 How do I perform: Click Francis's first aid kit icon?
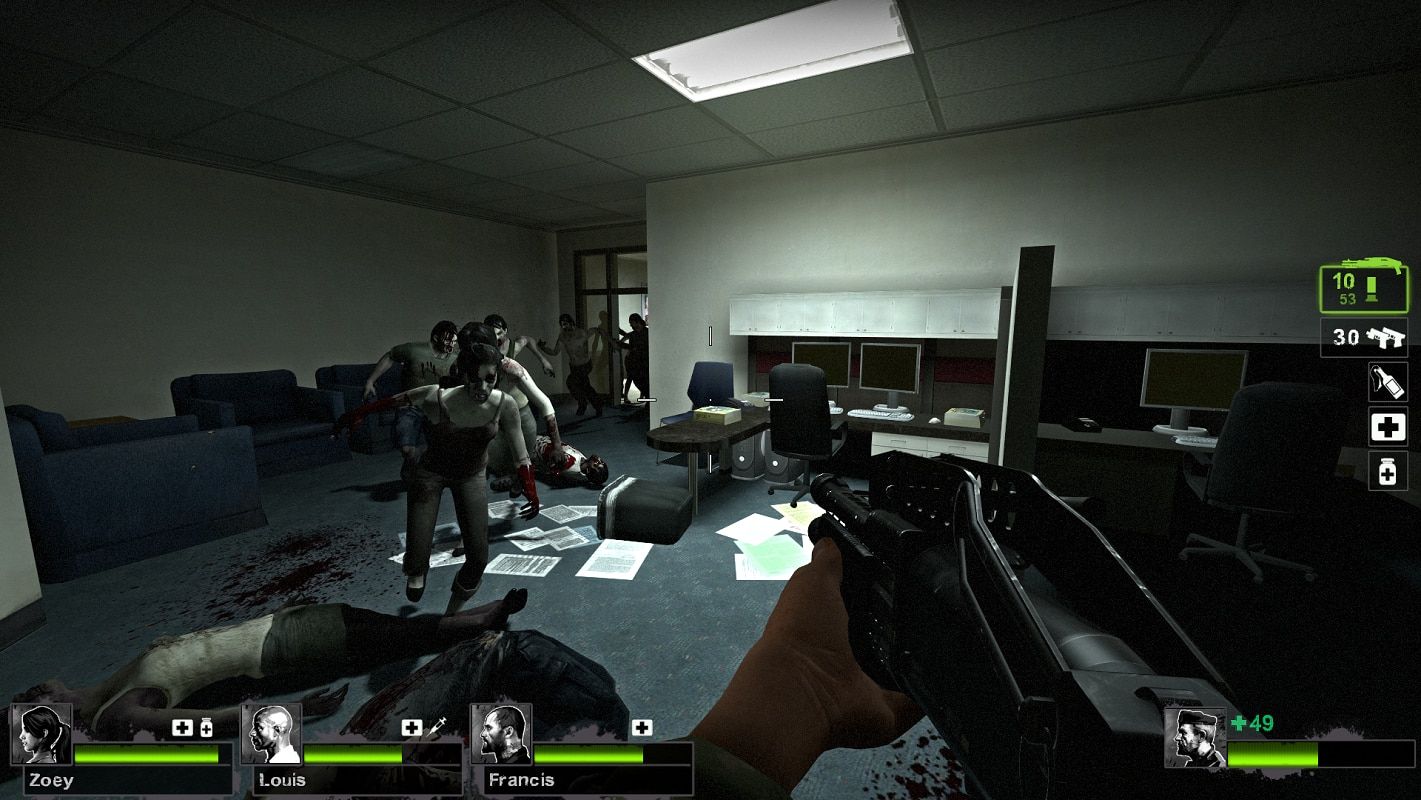point(641,728)
